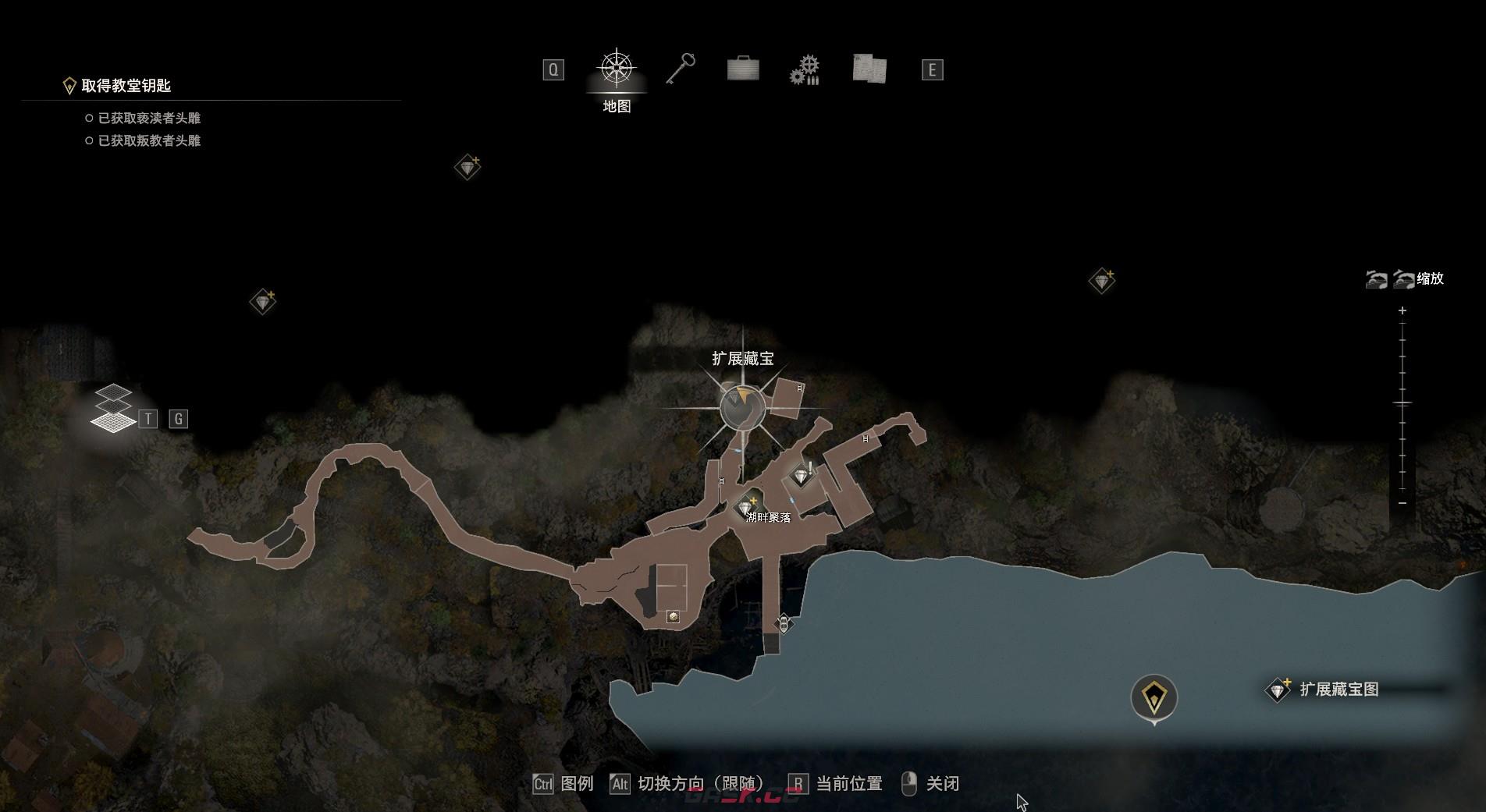
Task: Open the files documents tab
Action: point(869,69)
